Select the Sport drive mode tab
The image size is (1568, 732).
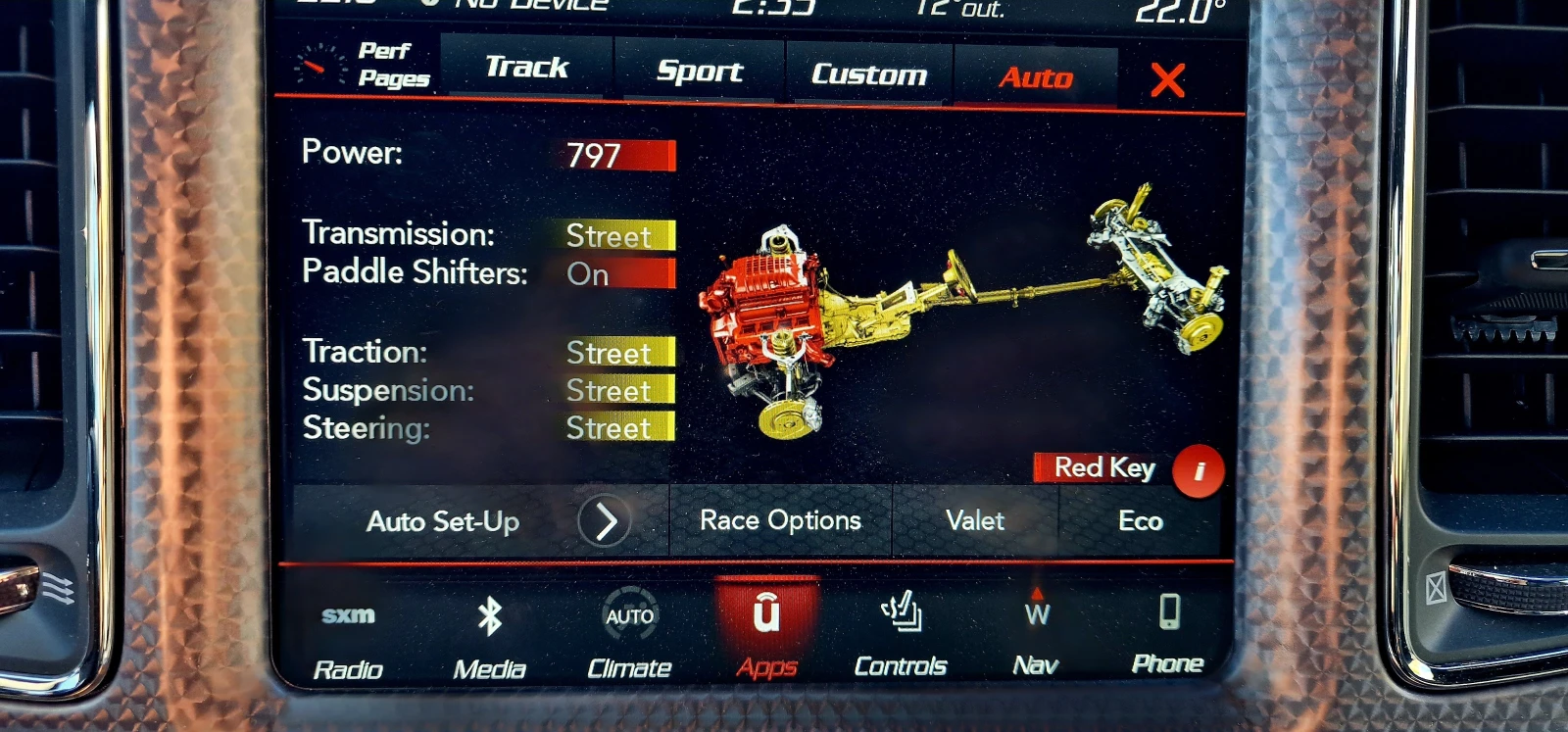click(699, 72)
